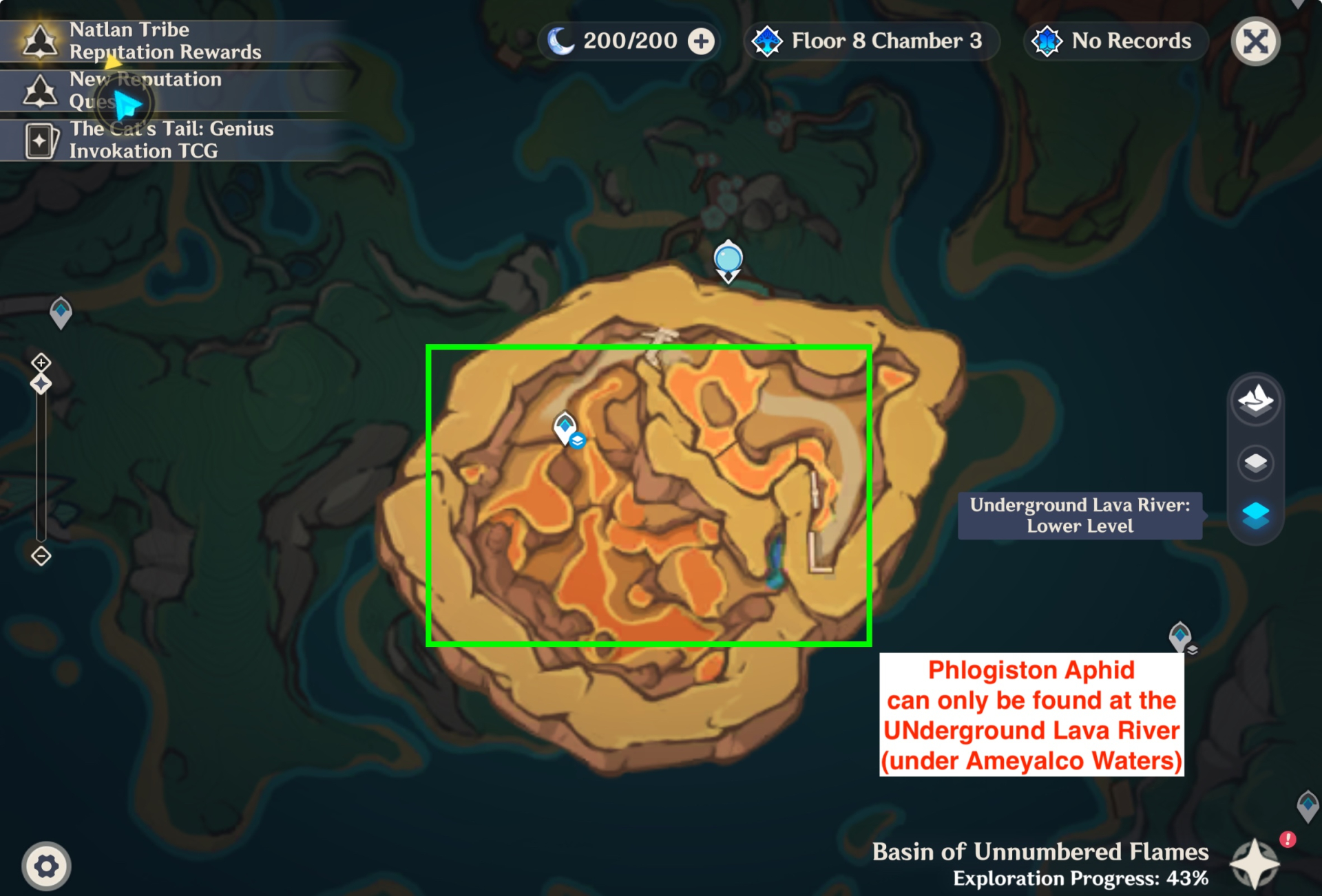Click the waypoint pin inside the green rectangle
The image size is (1322, 896).
tap(565, 428)
